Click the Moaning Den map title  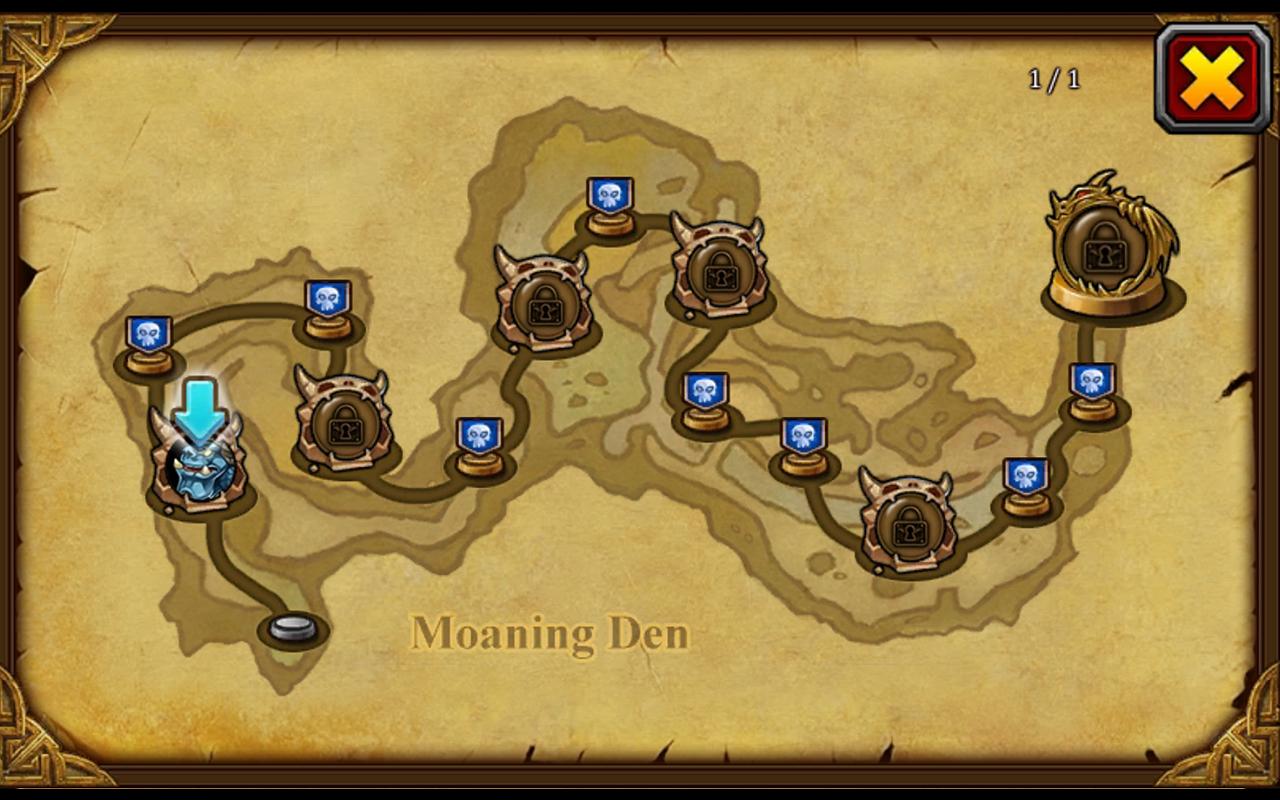pos(550,632)
